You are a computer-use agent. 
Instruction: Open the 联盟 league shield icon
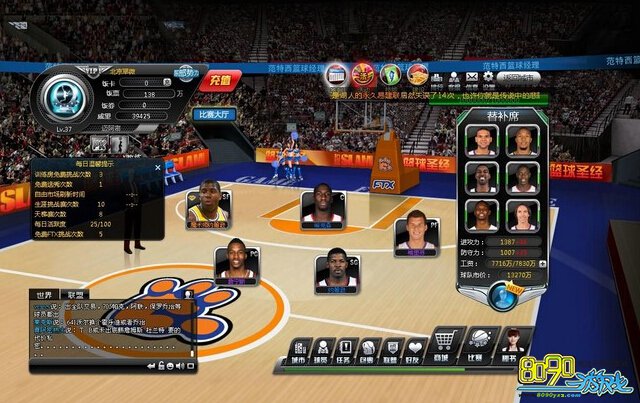click(x=391, y=349)
